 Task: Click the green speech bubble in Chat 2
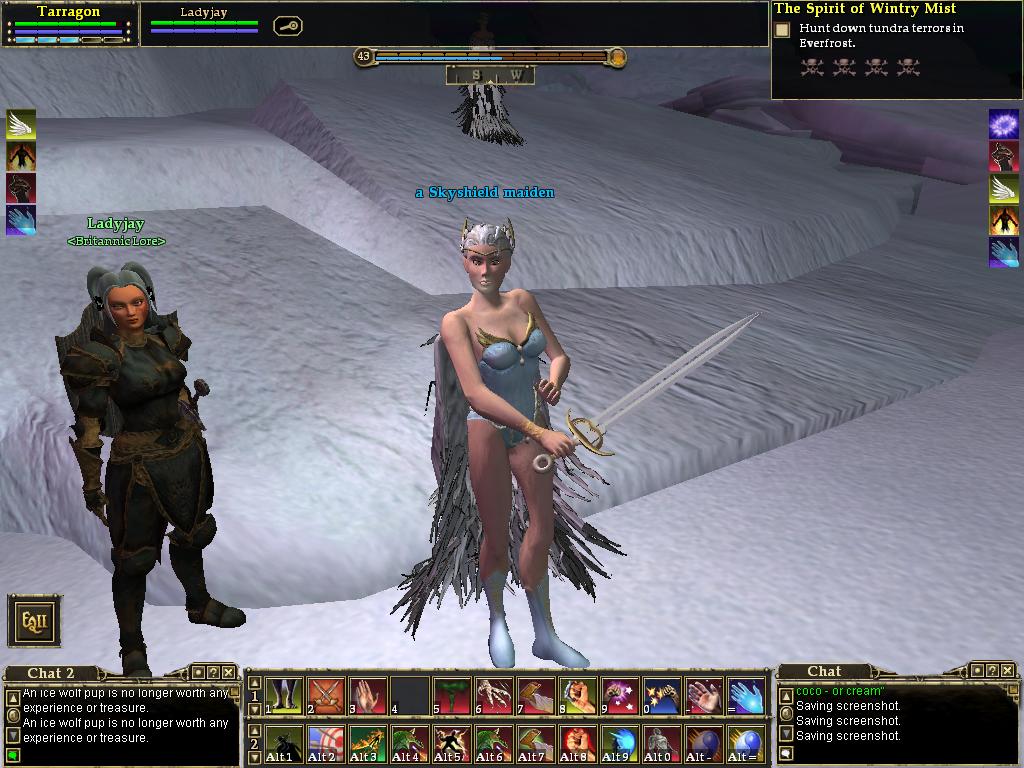(13, 755)
